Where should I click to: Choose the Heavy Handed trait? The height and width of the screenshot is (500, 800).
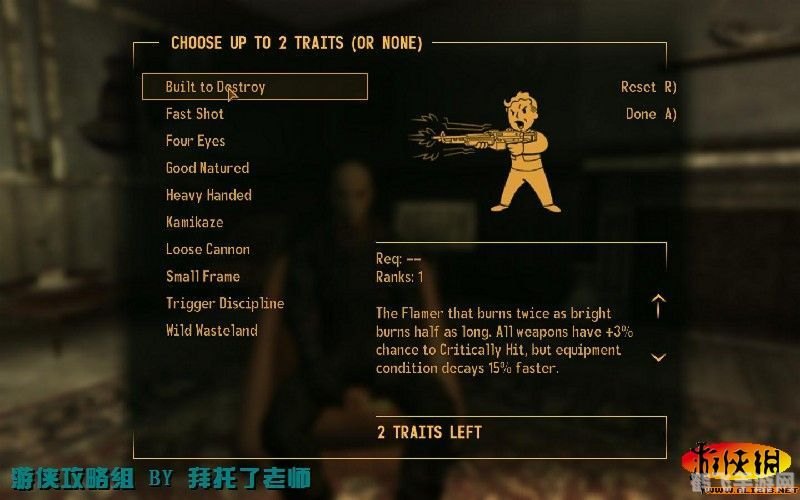pos(208,195)
